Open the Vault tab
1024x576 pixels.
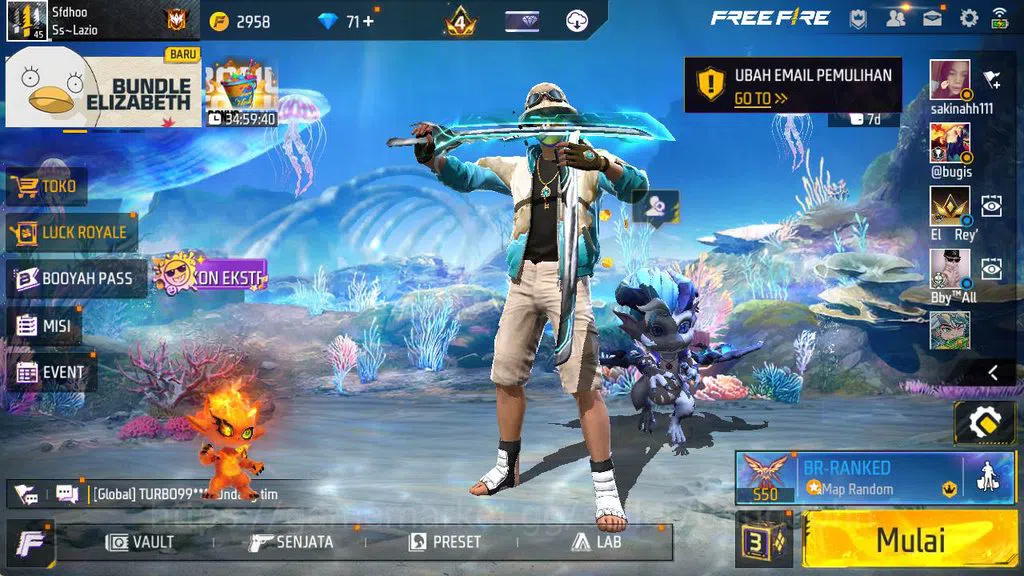tap(141, 542)
